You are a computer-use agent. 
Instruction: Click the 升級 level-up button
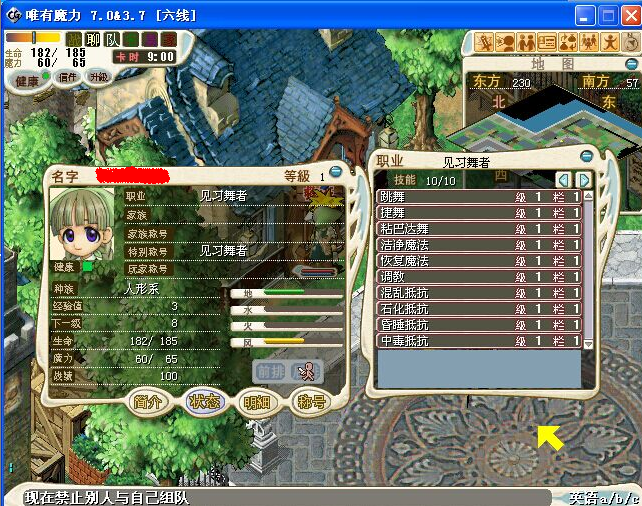[99, 77]
